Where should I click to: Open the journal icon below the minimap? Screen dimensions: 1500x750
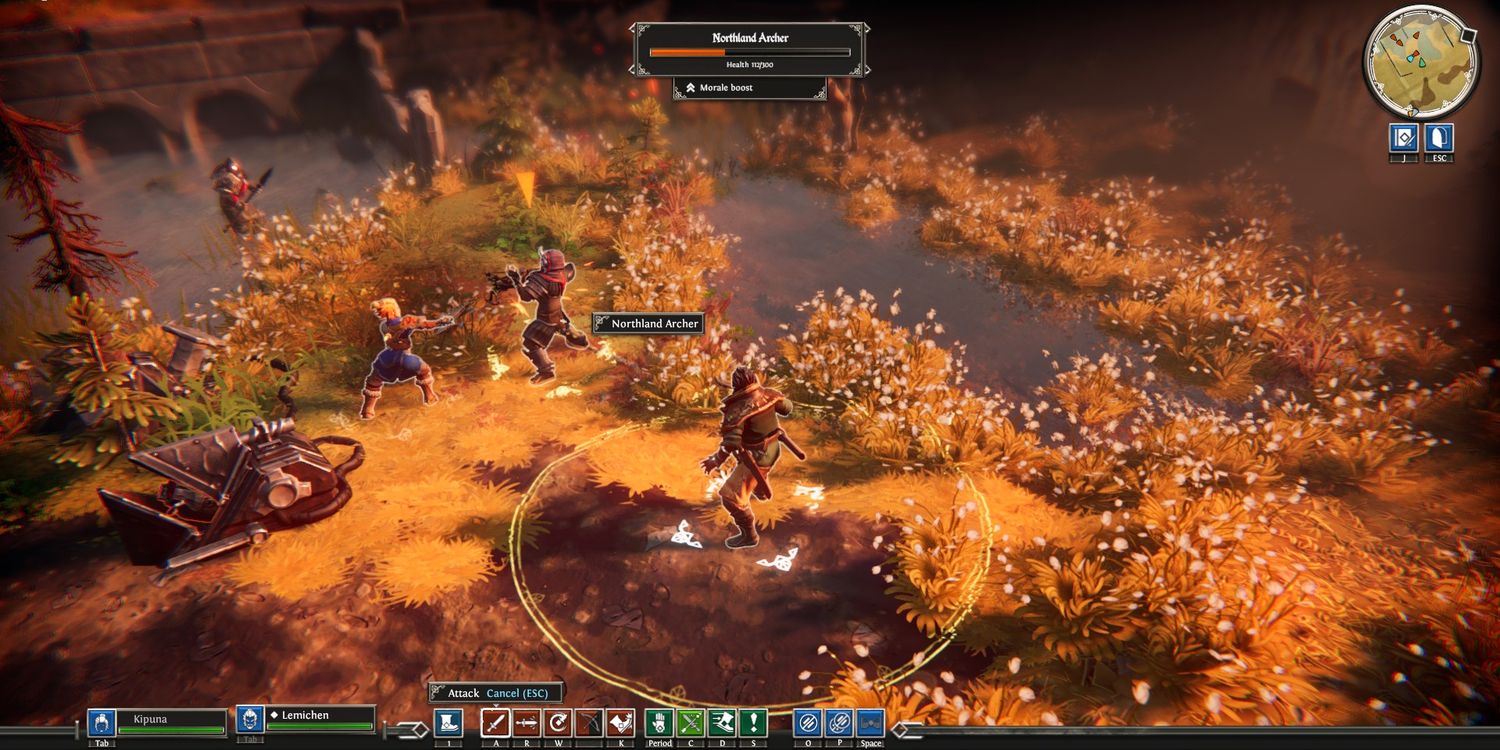pos(1404,139)
